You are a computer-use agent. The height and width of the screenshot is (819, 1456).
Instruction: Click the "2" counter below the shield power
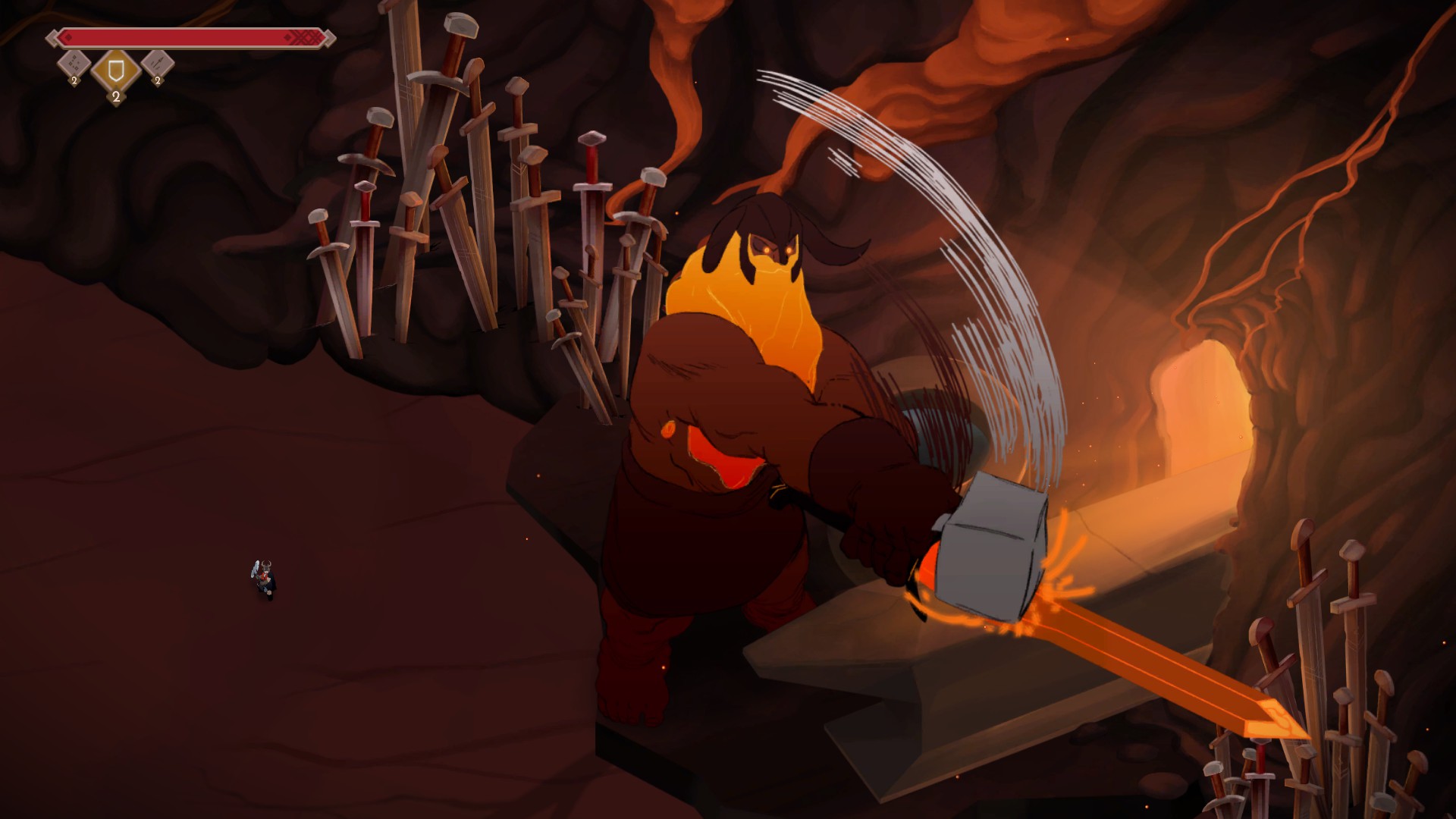click(115, 97)
